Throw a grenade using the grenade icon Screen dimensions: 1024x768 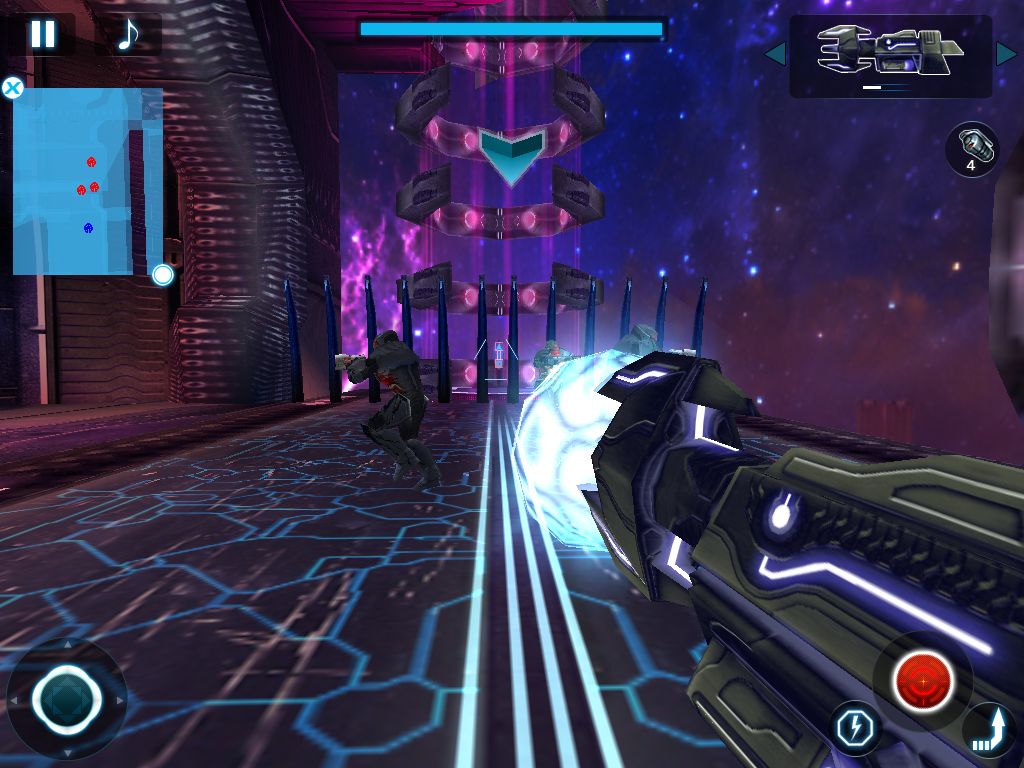pyautogui.click(x=971, y=149)
